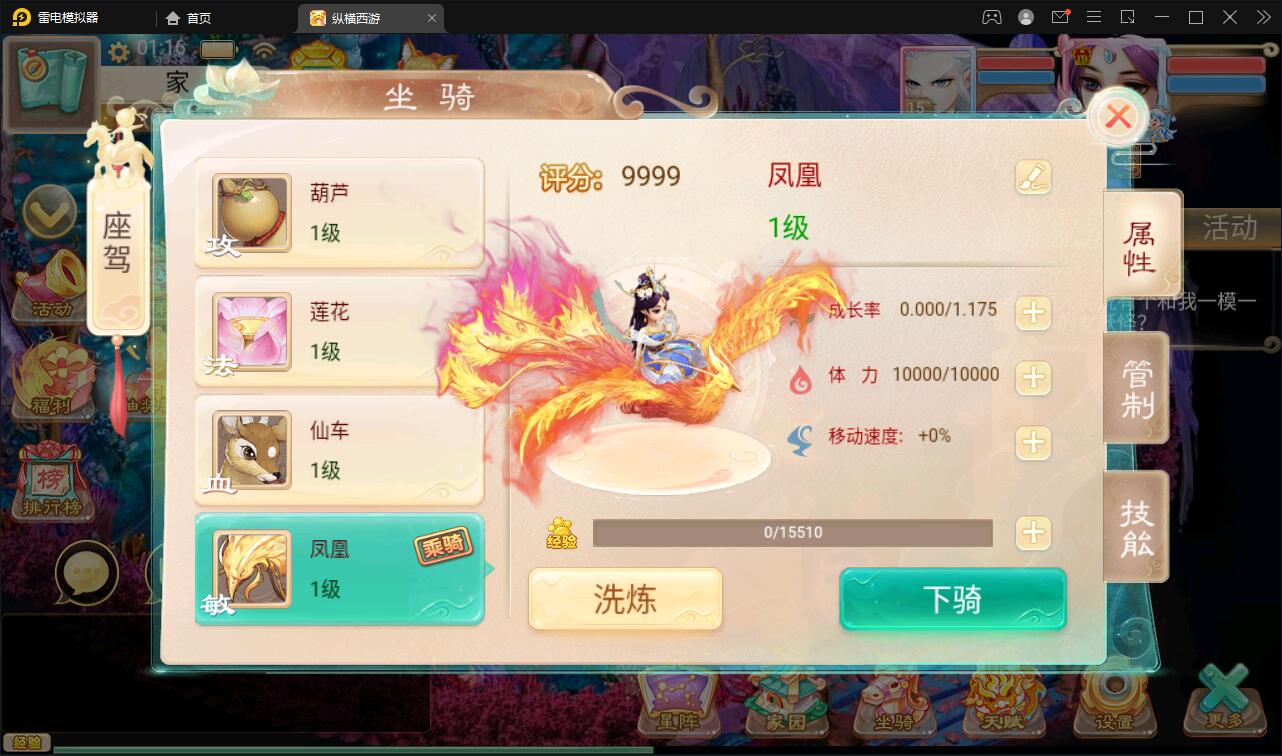The image size is (1282, 756).
Task: Click the 下骑 dismount button
Action: pyautogui.click(x=951, y=599)
